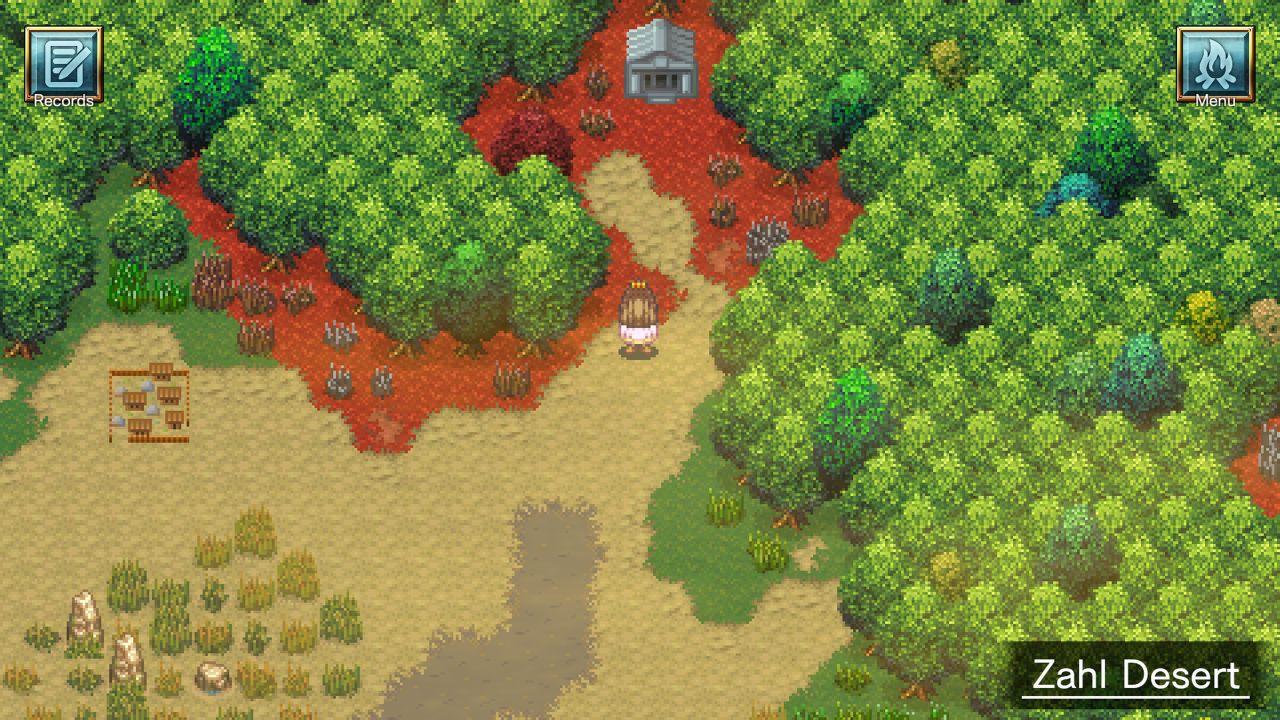1280x720 pixels.
Task: Tap the bonfire icon in the top-right corner
Action: 1216,58
